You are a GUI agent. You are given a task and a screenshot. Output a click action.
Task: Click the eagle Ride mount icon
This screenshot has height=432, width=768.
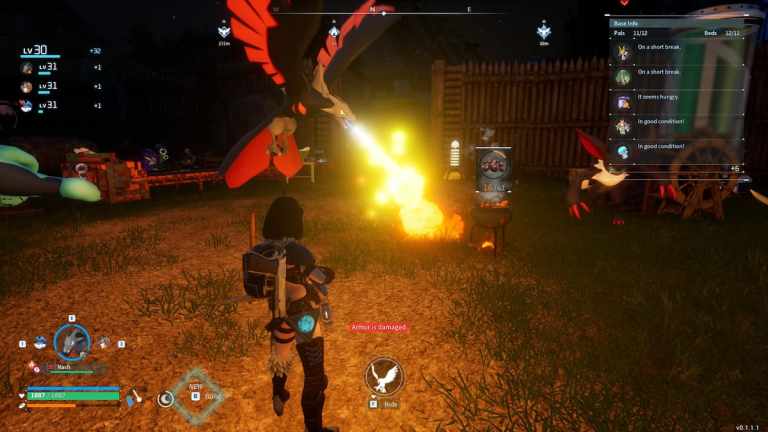[x=384, y=376]
